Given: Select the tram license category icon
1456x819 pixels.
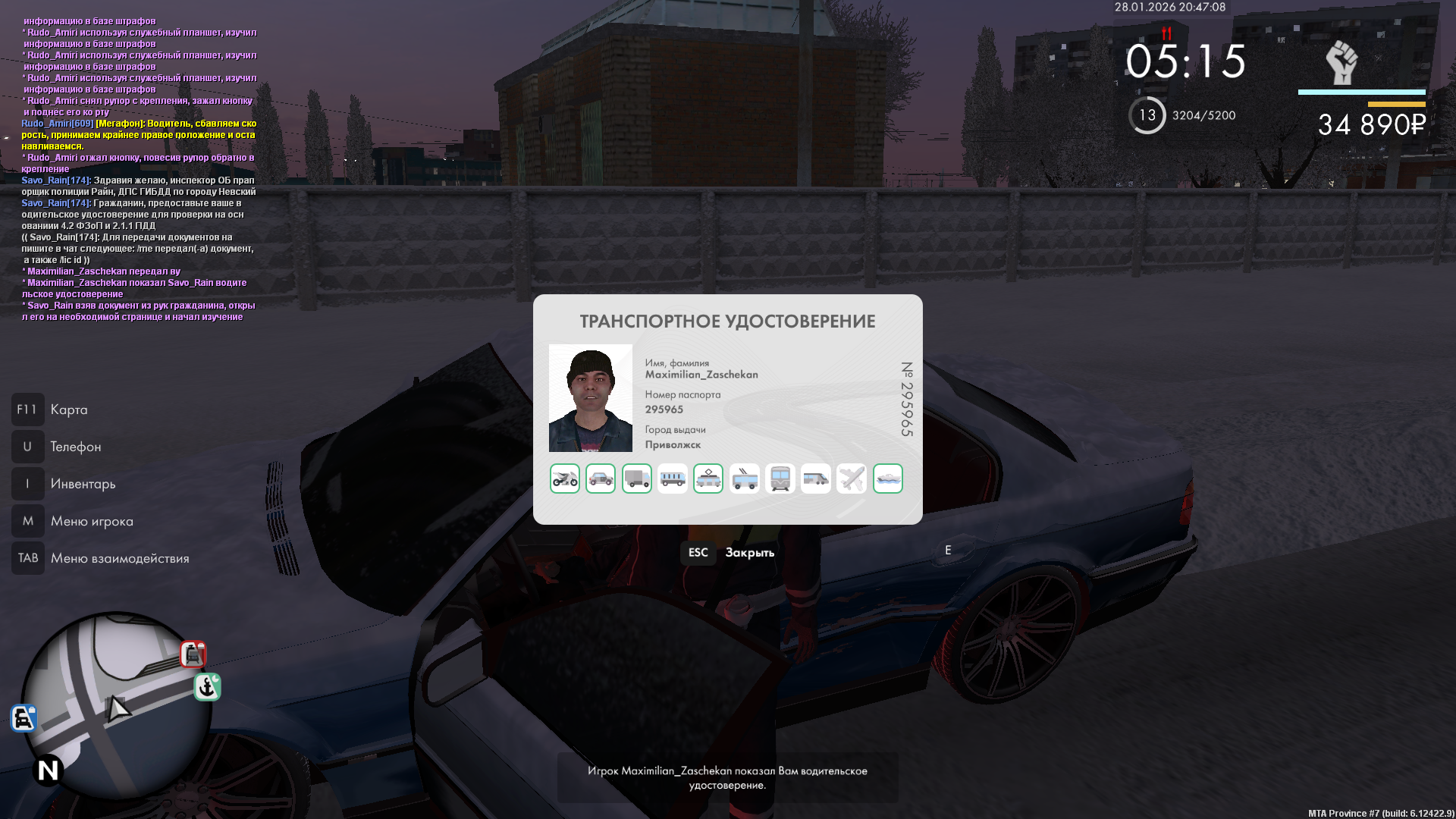Looking at the screenshot, I should [708, 479].
